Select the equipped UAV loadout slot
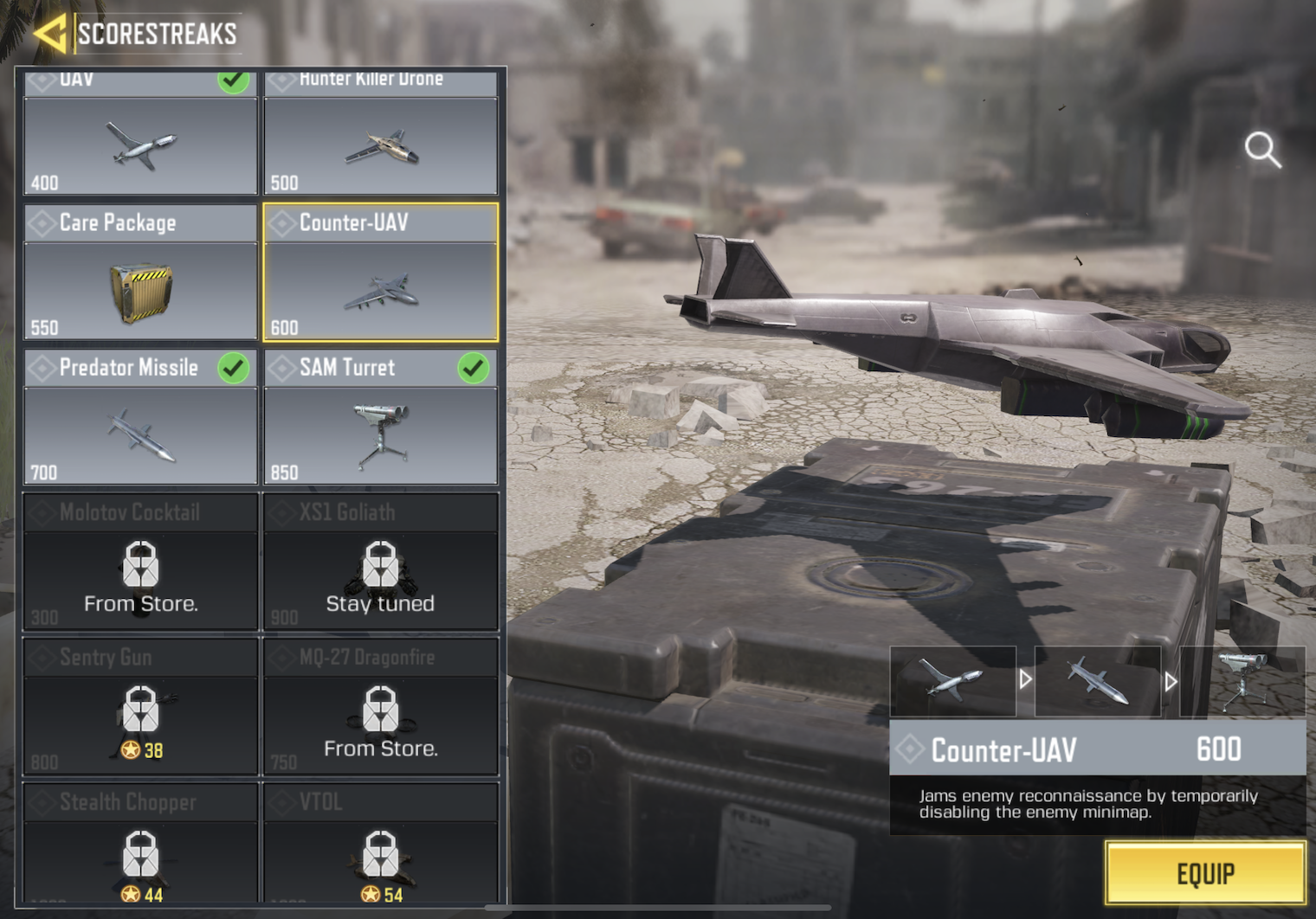Viewport: 1316px width, 919px height. [x=952, y=681]
